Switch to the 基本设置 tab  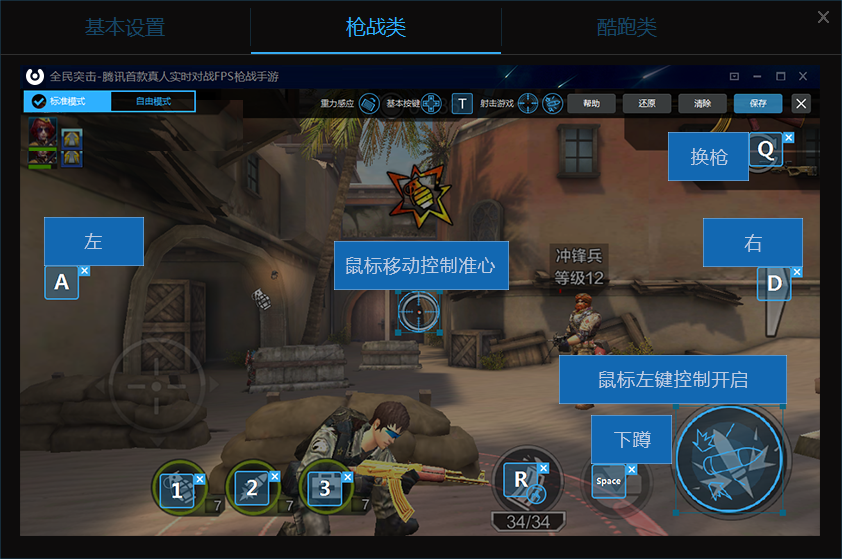point(125,28)
